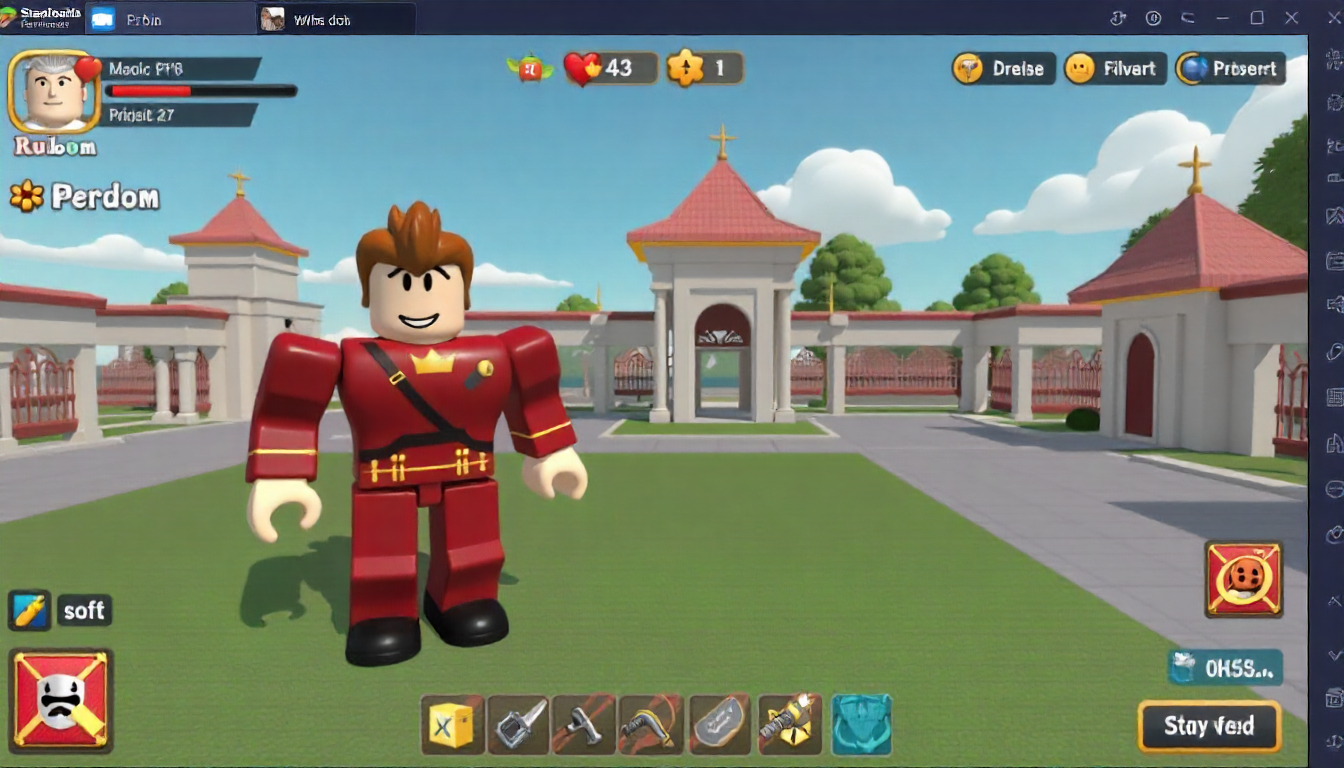Equip the silver dagger hotbar slot

[518, 724]
